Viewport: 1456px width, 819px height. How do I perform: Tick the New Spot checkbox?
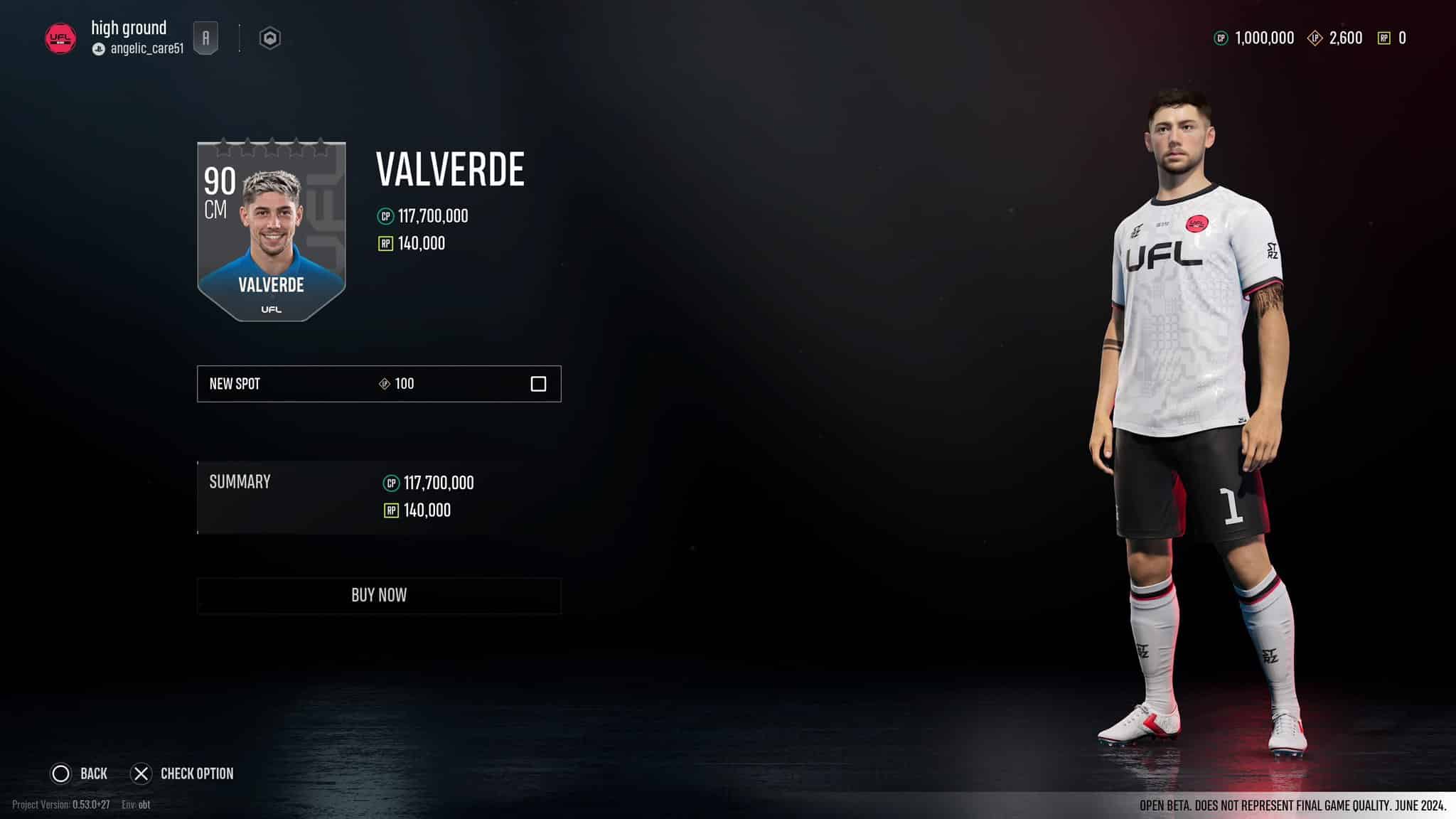[538, 384]
